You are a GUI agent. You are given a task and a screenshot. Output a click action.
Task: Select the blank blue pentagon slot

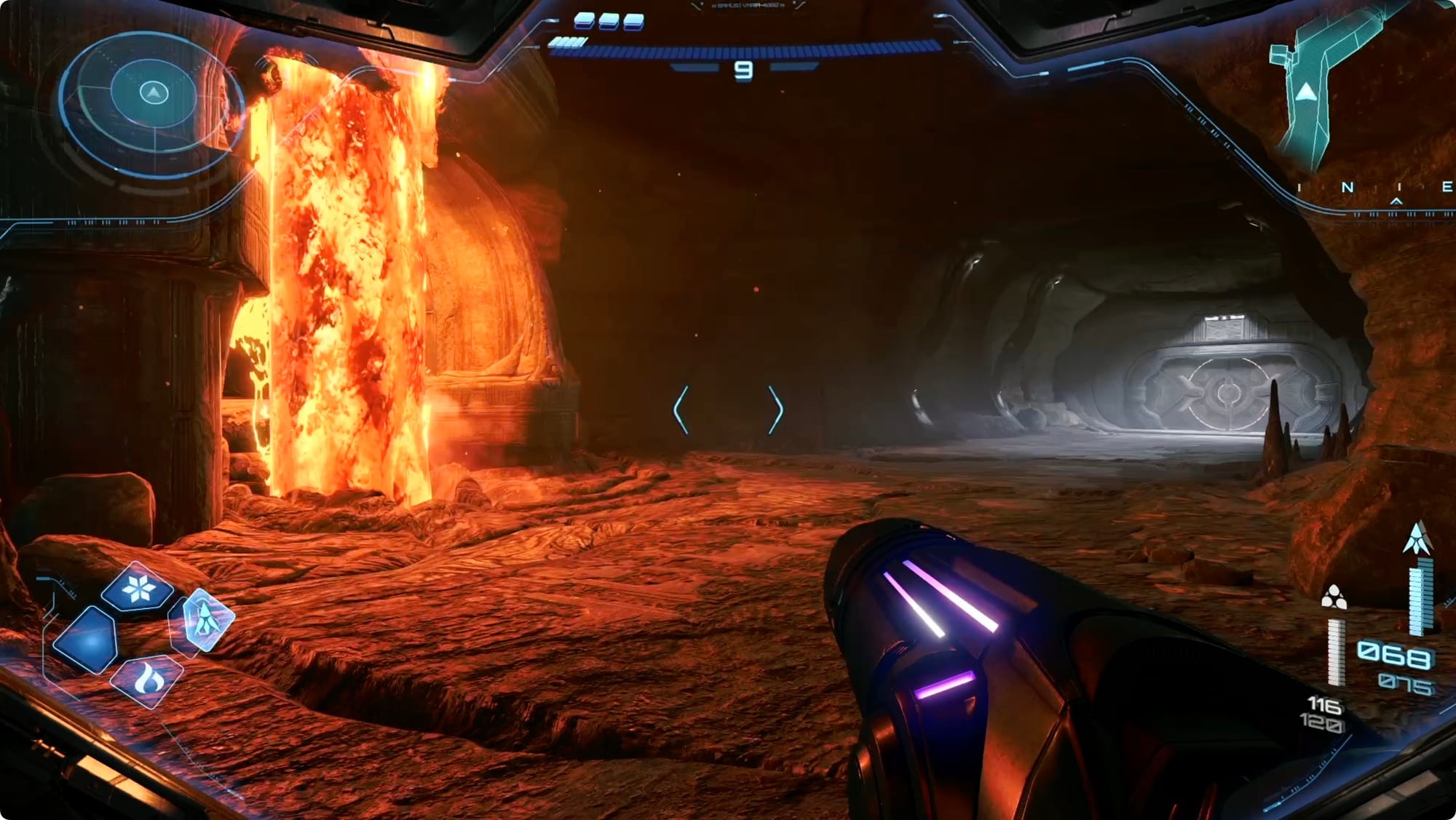(x=87, y=640)
